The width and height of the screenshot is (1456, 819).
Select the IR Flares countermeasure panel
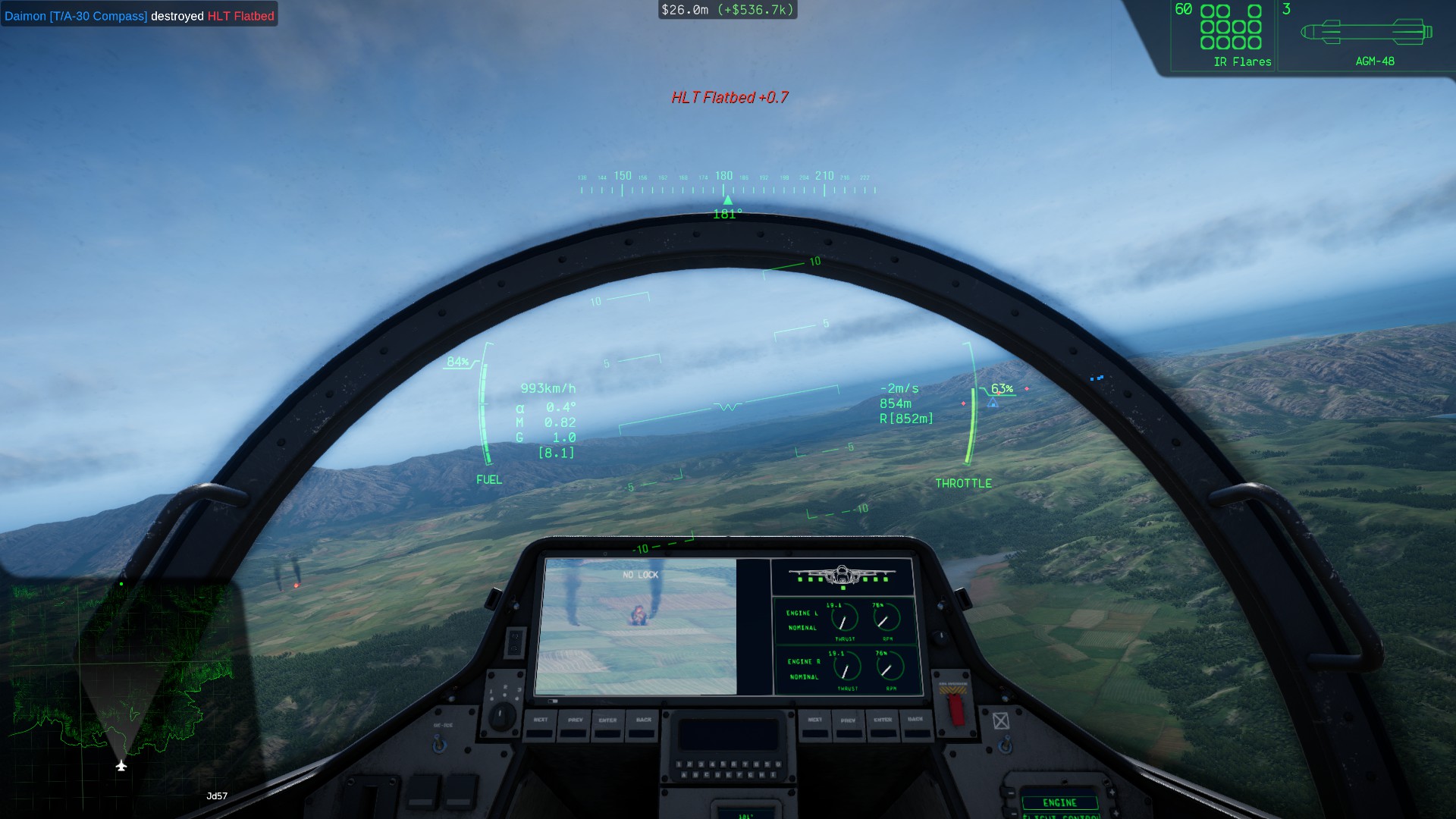coord(1224,36)
